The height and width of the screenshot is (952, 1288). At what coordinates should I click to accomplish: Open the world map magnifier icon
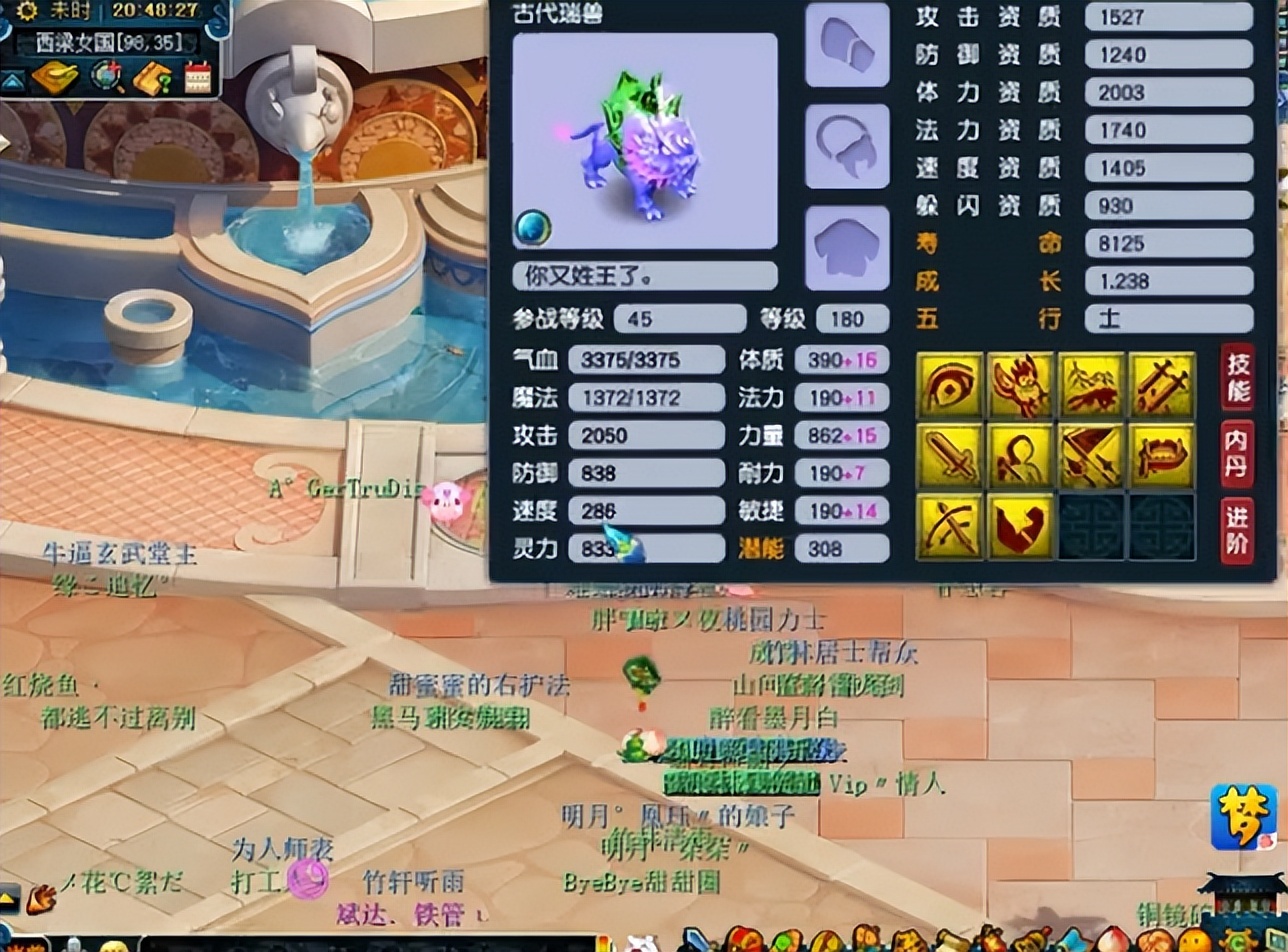[107, 75]
